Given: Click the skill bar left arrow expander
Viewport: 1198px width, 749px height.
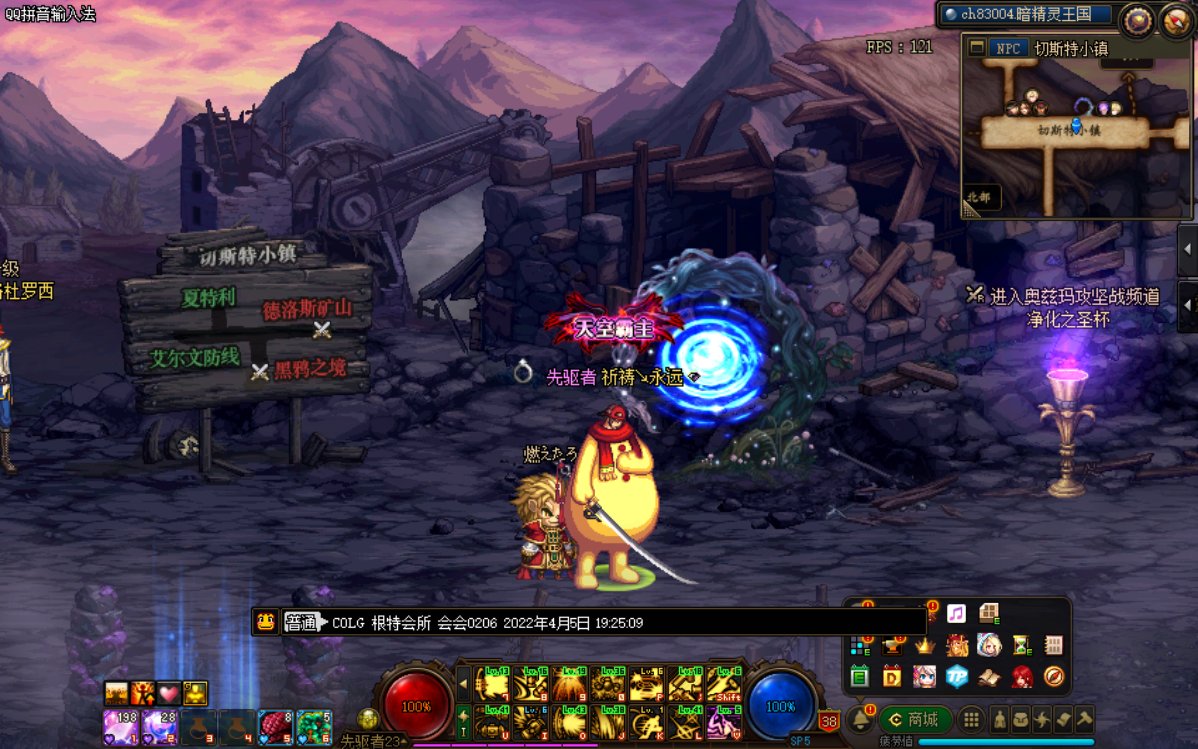Looking at the screenshot, I should (463, 685).
